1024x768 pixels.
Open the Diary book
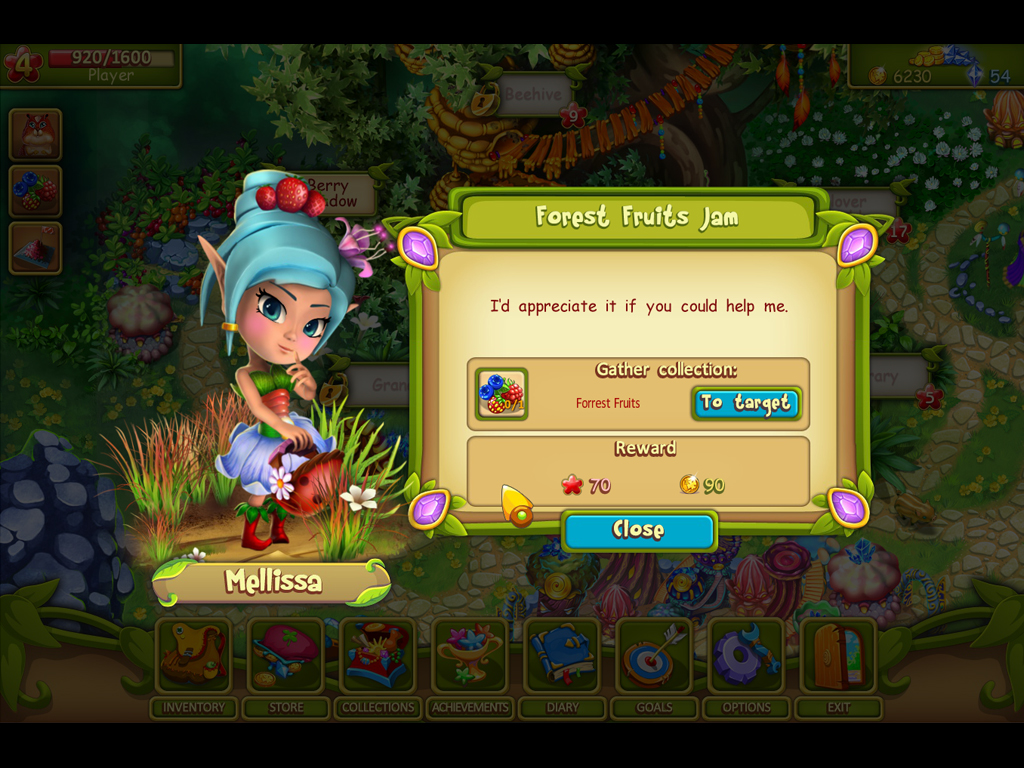click(563, 656)
